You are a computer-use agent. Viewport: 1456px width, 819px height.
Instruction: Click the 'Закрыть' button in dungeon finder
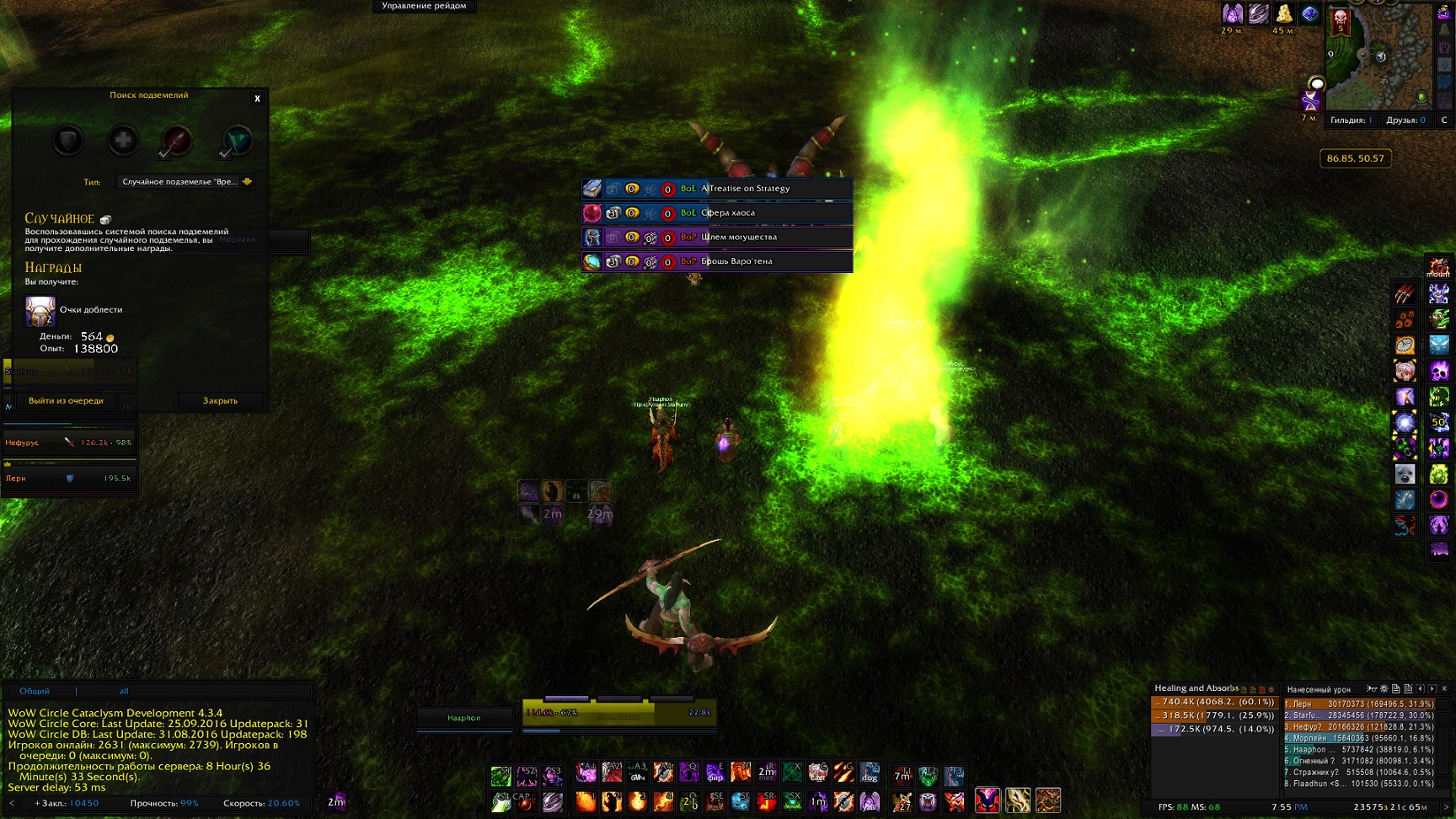[x=220, y=401]
